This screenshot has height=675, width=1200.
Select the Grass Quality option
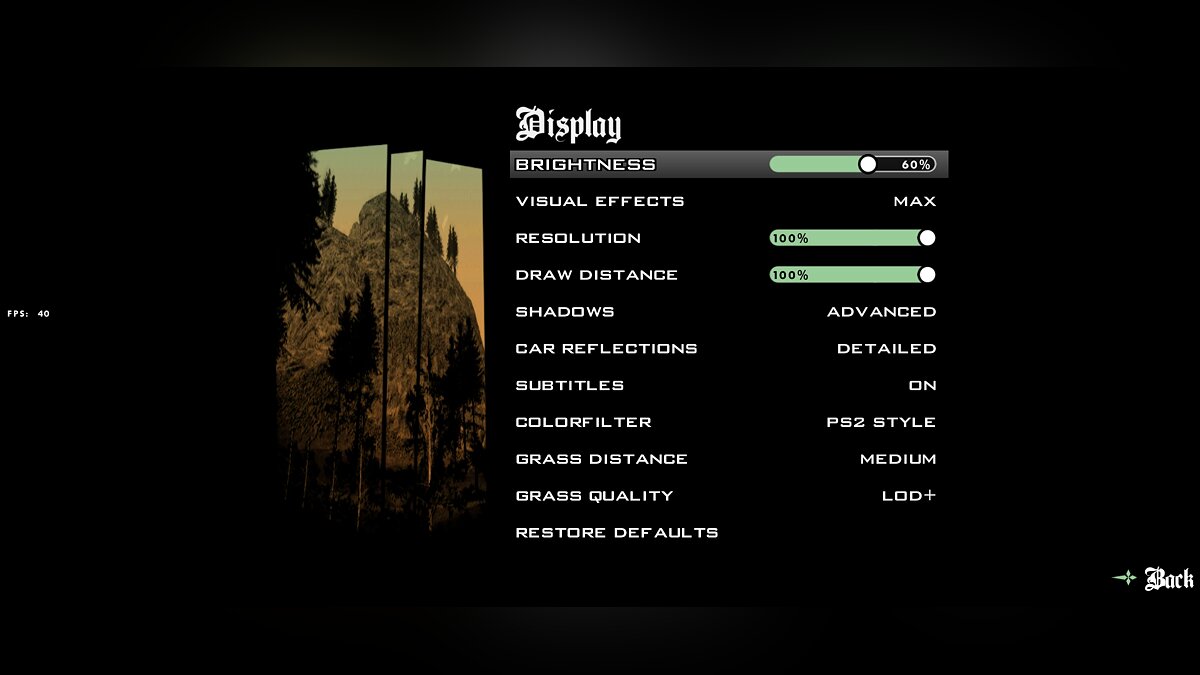(908, 496)
